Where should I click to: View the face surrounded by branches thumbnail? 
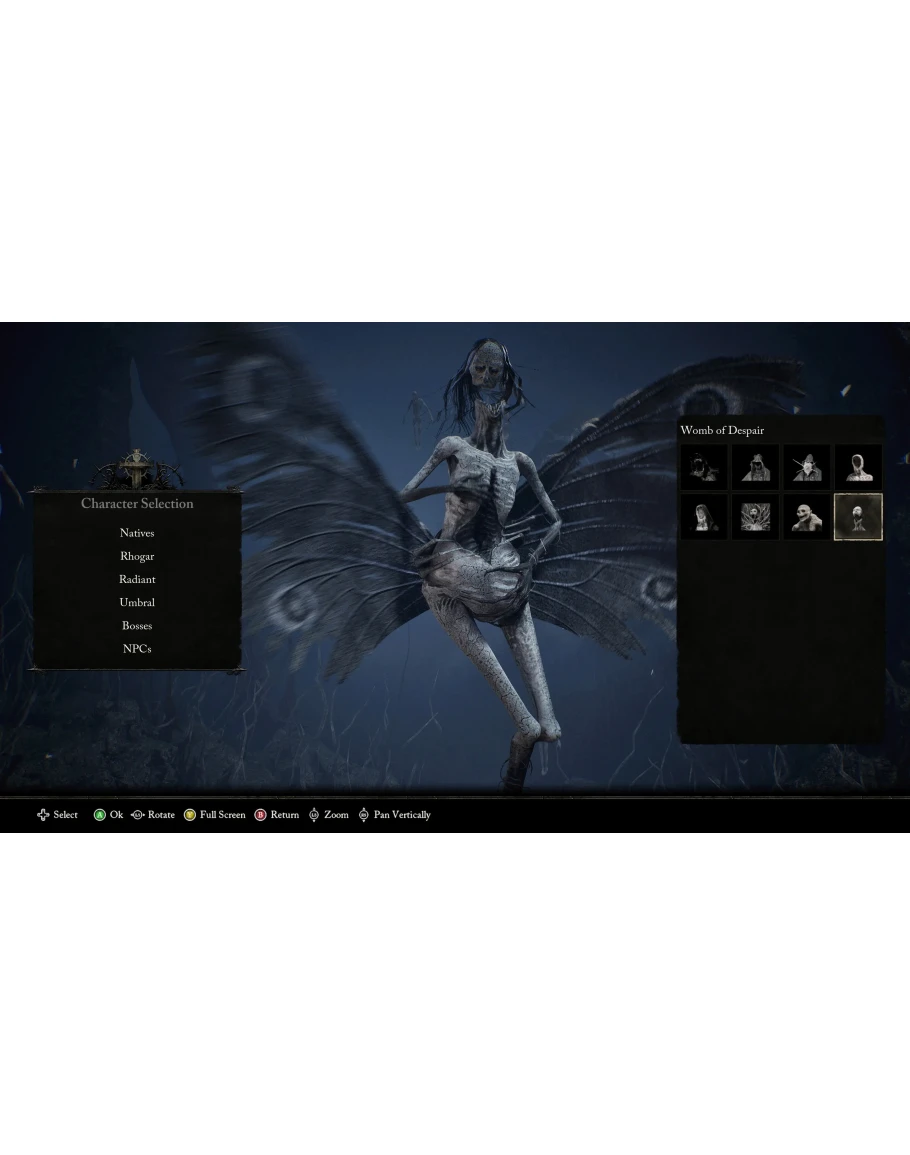pos(755,516)
